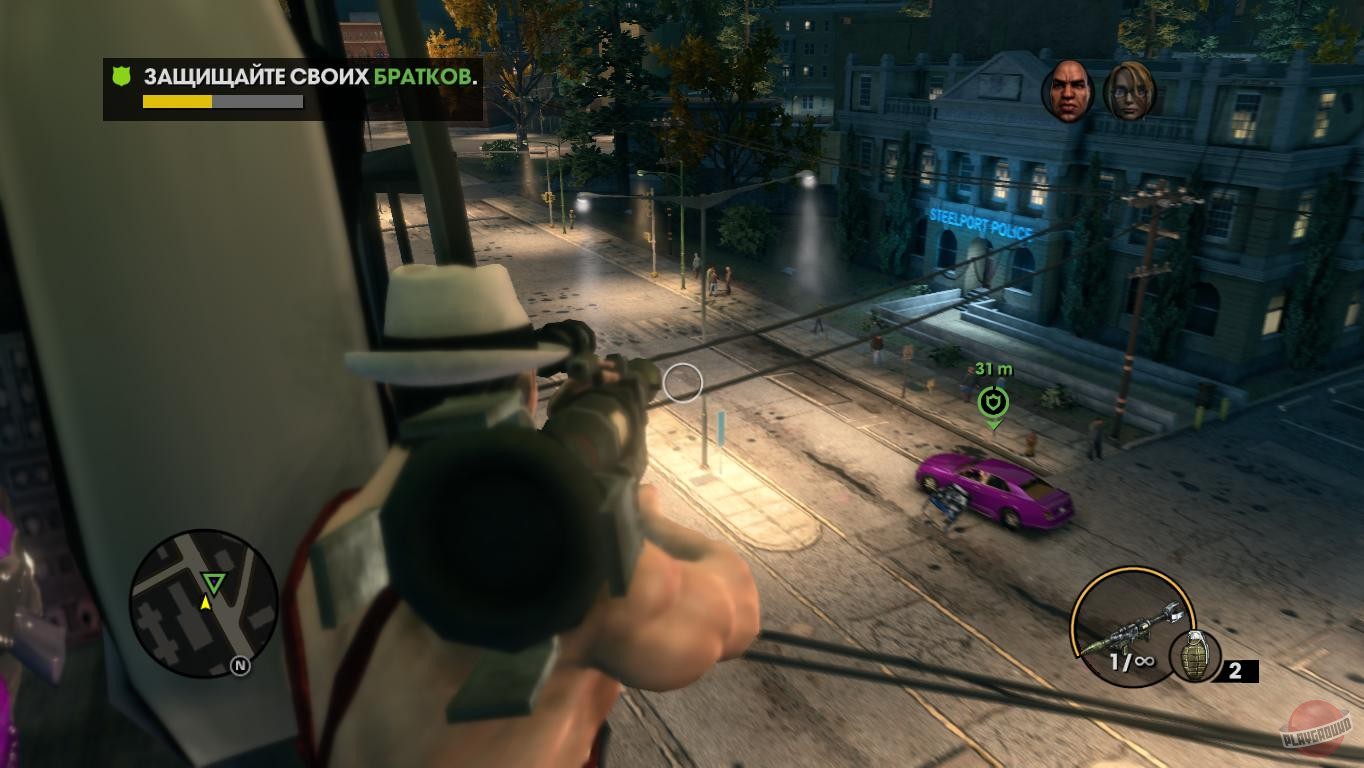Click the mission progress bar
The image size is (1364, 768).
tap(224, 102)
